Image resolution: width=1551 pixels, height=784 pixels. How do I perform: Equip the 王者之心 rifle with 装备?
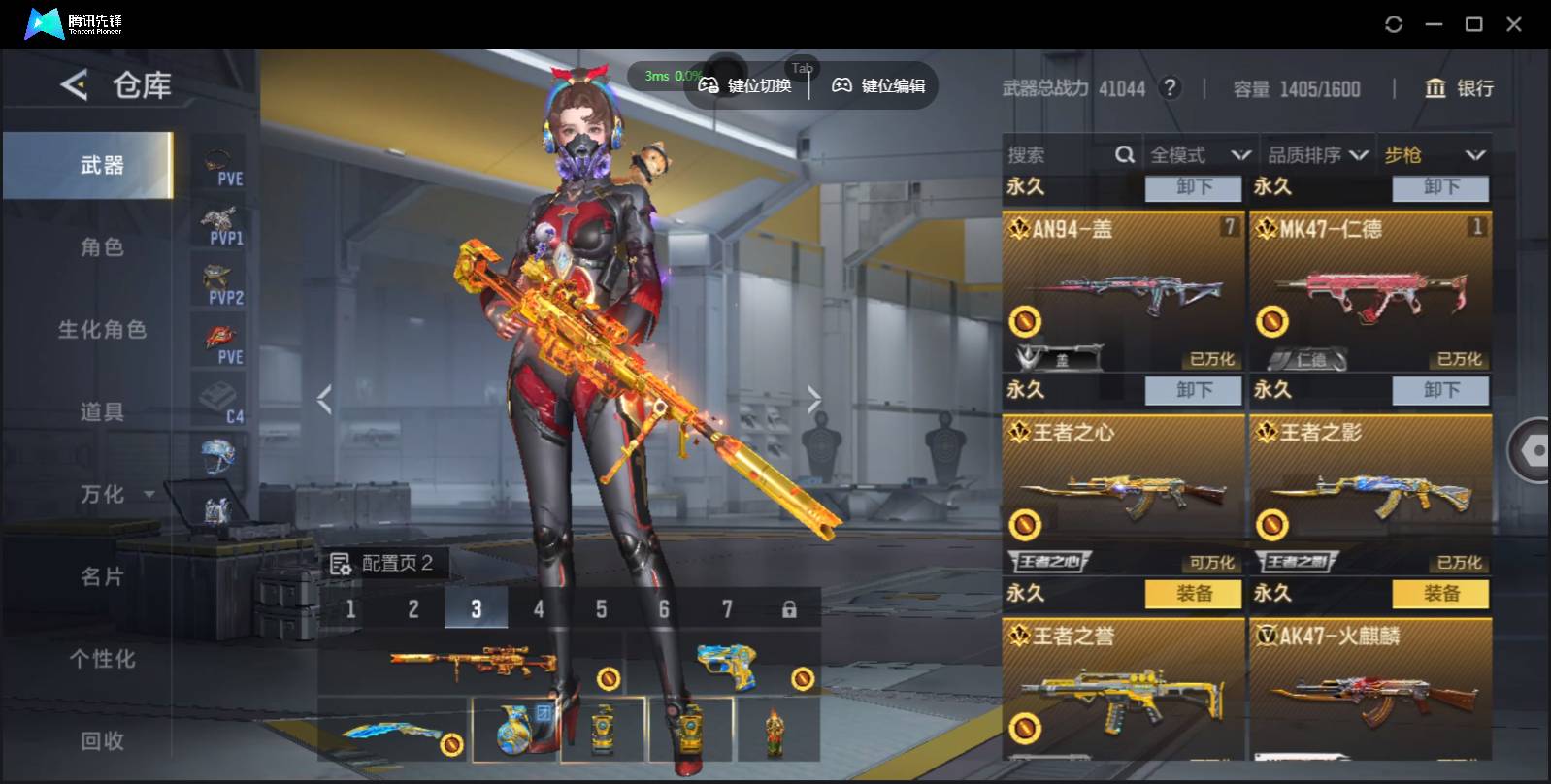[1193, 594]
